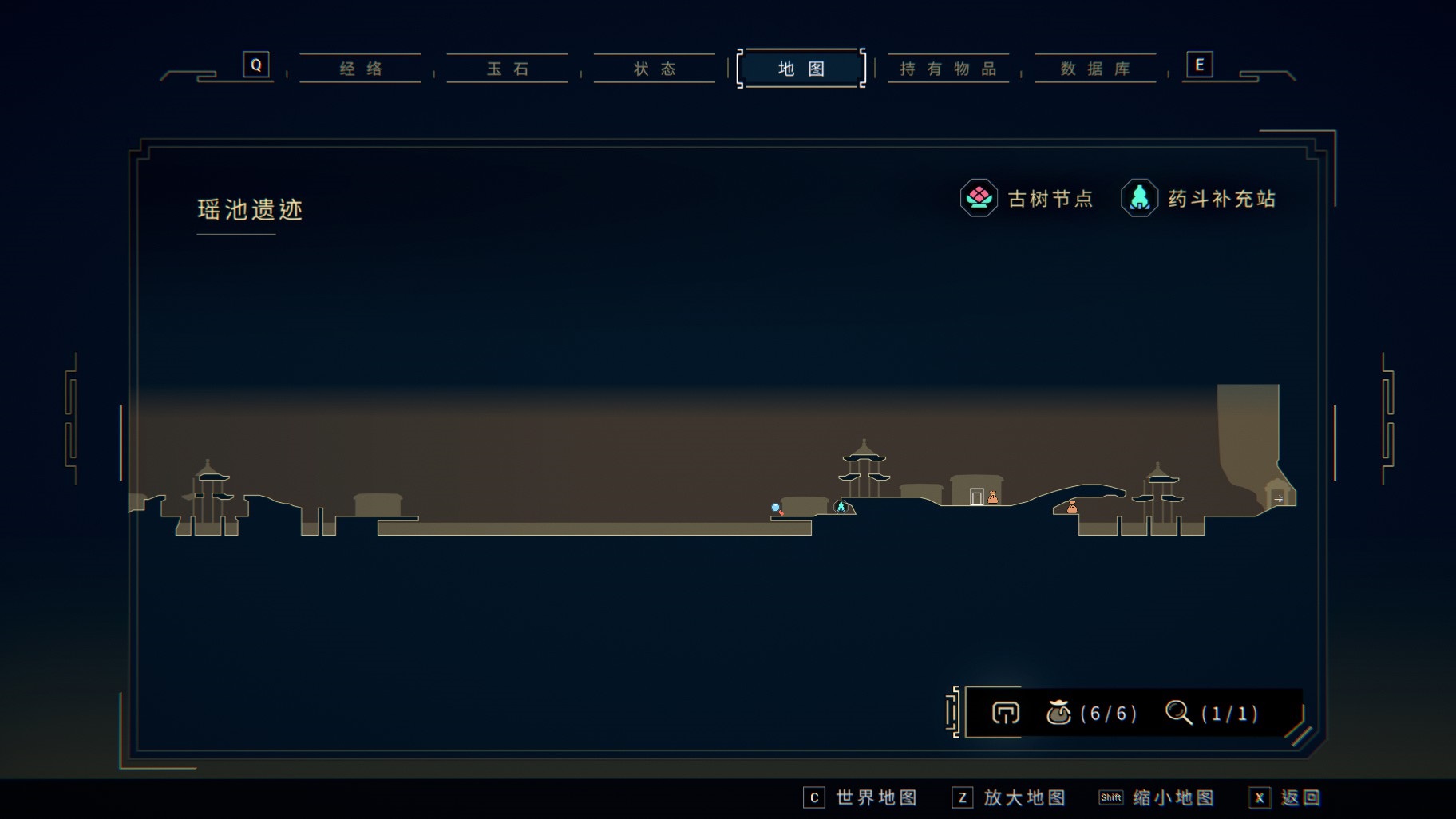Click the white door marker on the map

click(976, 497)
